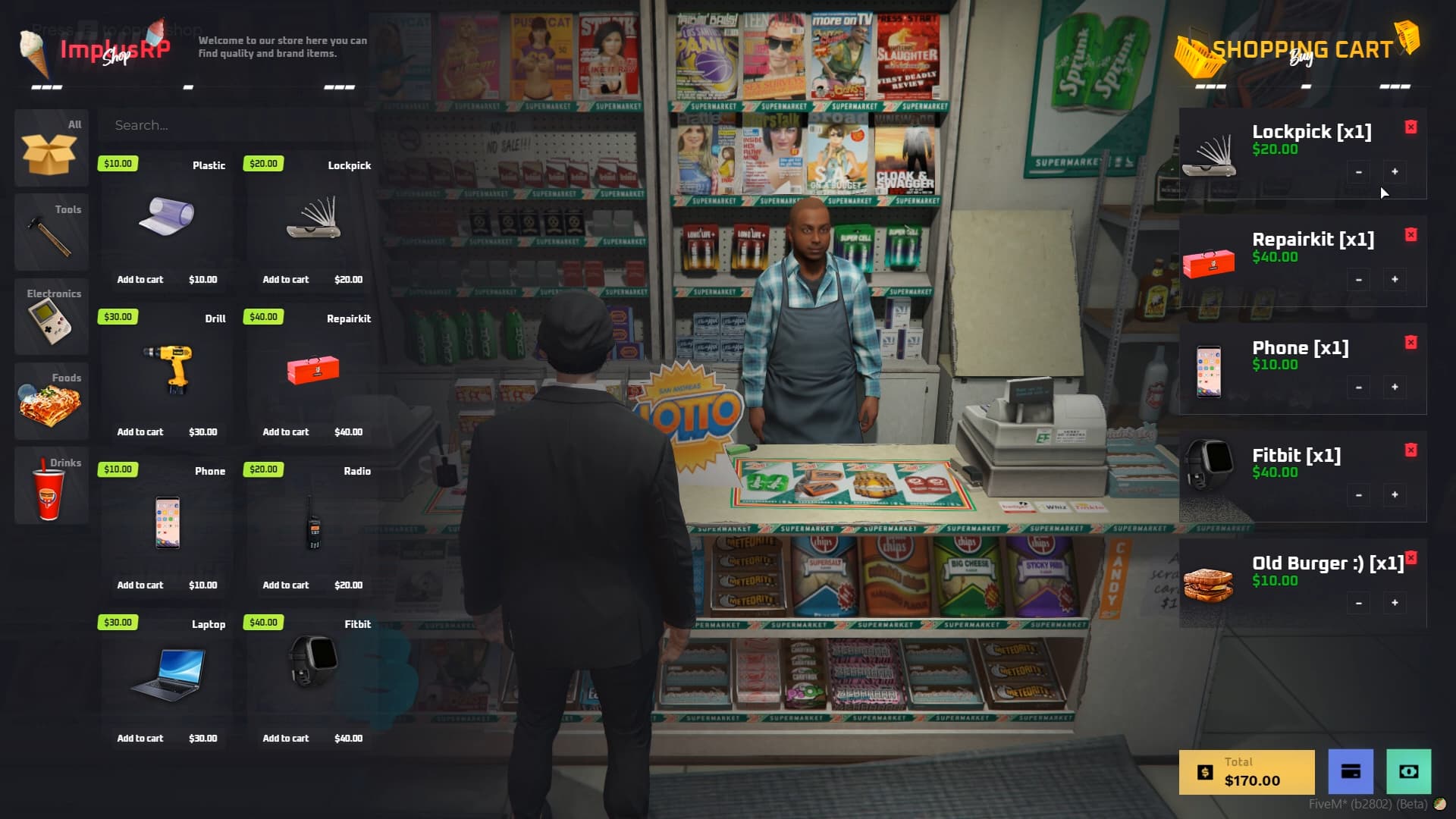Viewport: 1456px width, 819px height.
Task: Remove the Phone from the cart
Action: [1410, 342]
